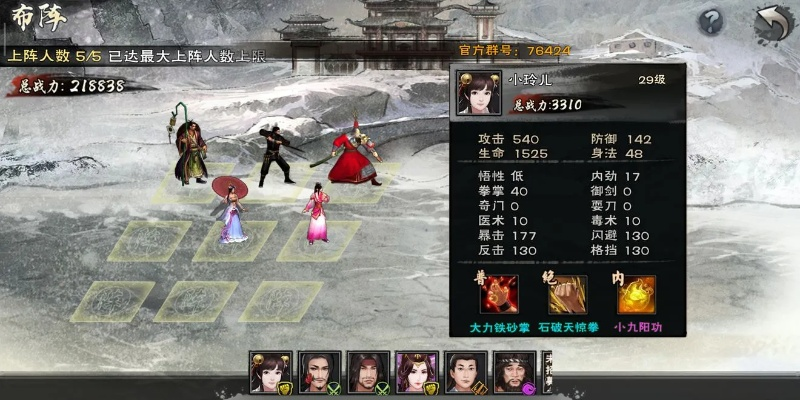The width and height of the screenshot is (800, 400).
Task: Click the back arrow to leave formation
Action: [x=769, y=22]
